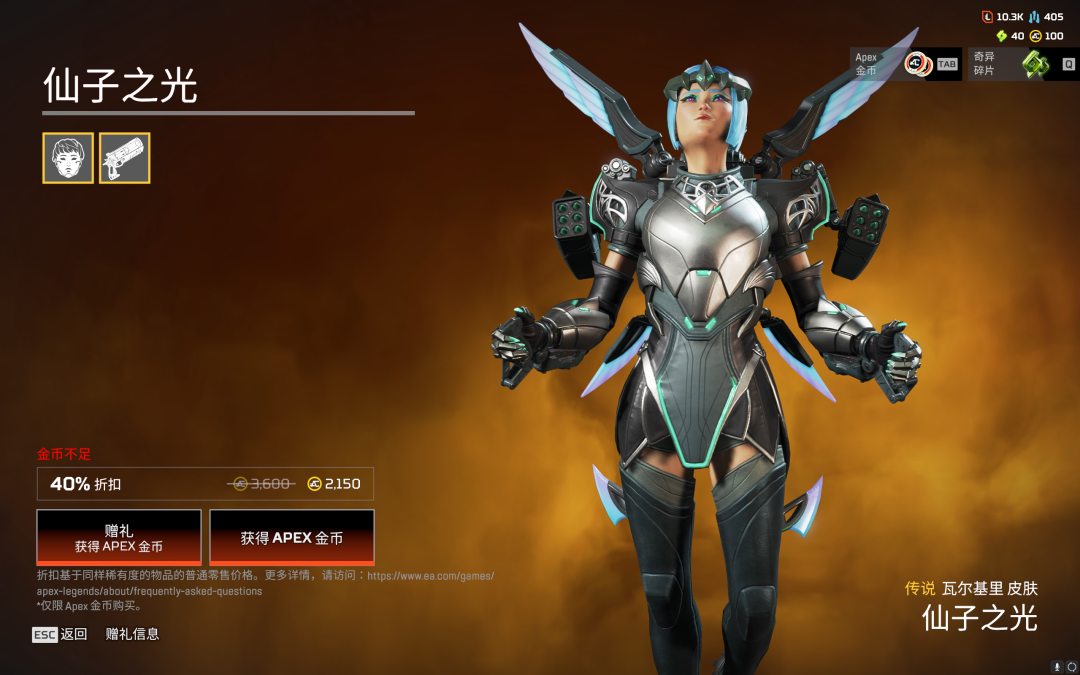This screenshot has height=675, width=1080.
Task: Select the pistol weapon skin thumbnail
Action: click(124, 158)
